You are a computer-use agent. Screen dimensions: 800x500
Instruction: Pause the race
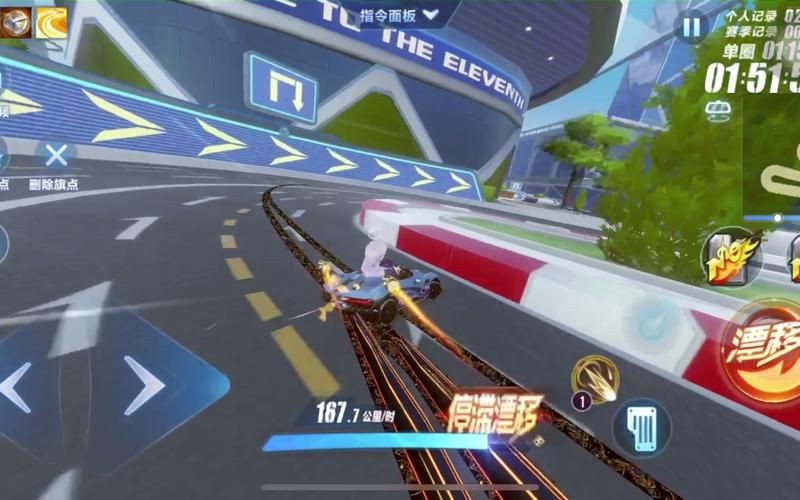point(691,27)
